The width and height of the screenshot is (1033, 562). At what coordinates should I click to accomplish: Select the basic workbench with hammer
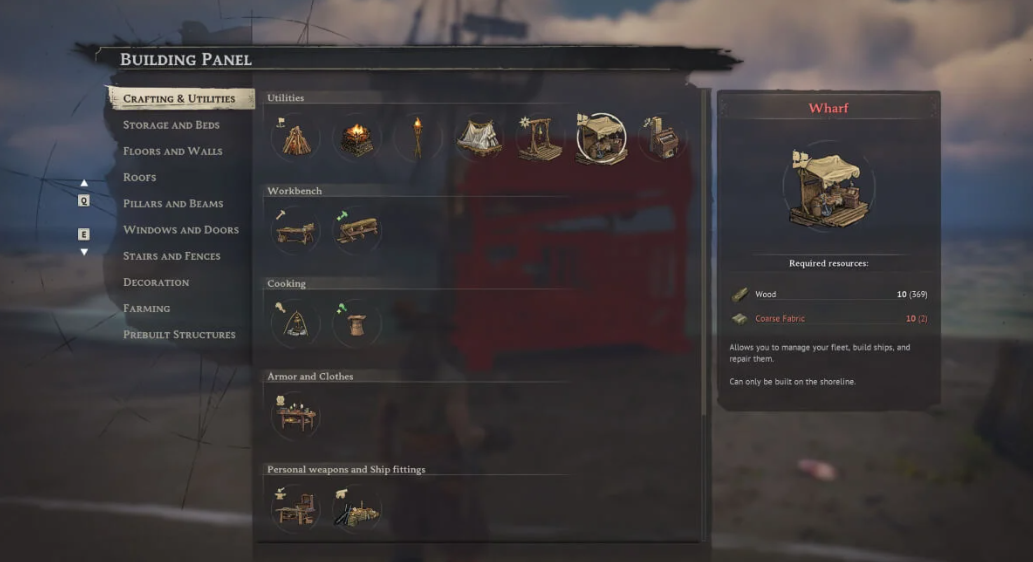(295, 231)
